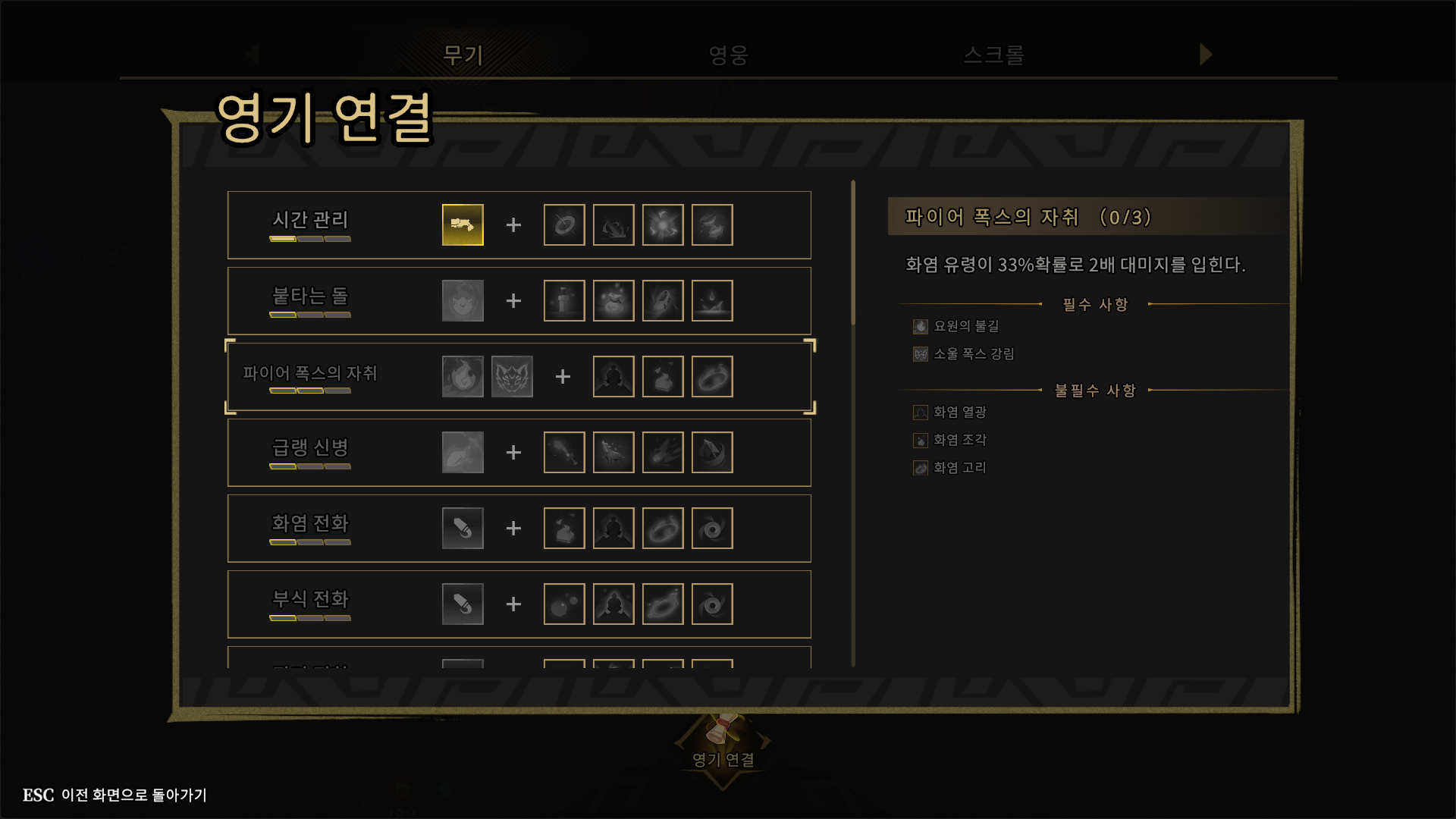Click the fire spirit icon in 파이어 폭스의 자취 row
This screenshot has height=819, width=1456.
tap(463, 375)
